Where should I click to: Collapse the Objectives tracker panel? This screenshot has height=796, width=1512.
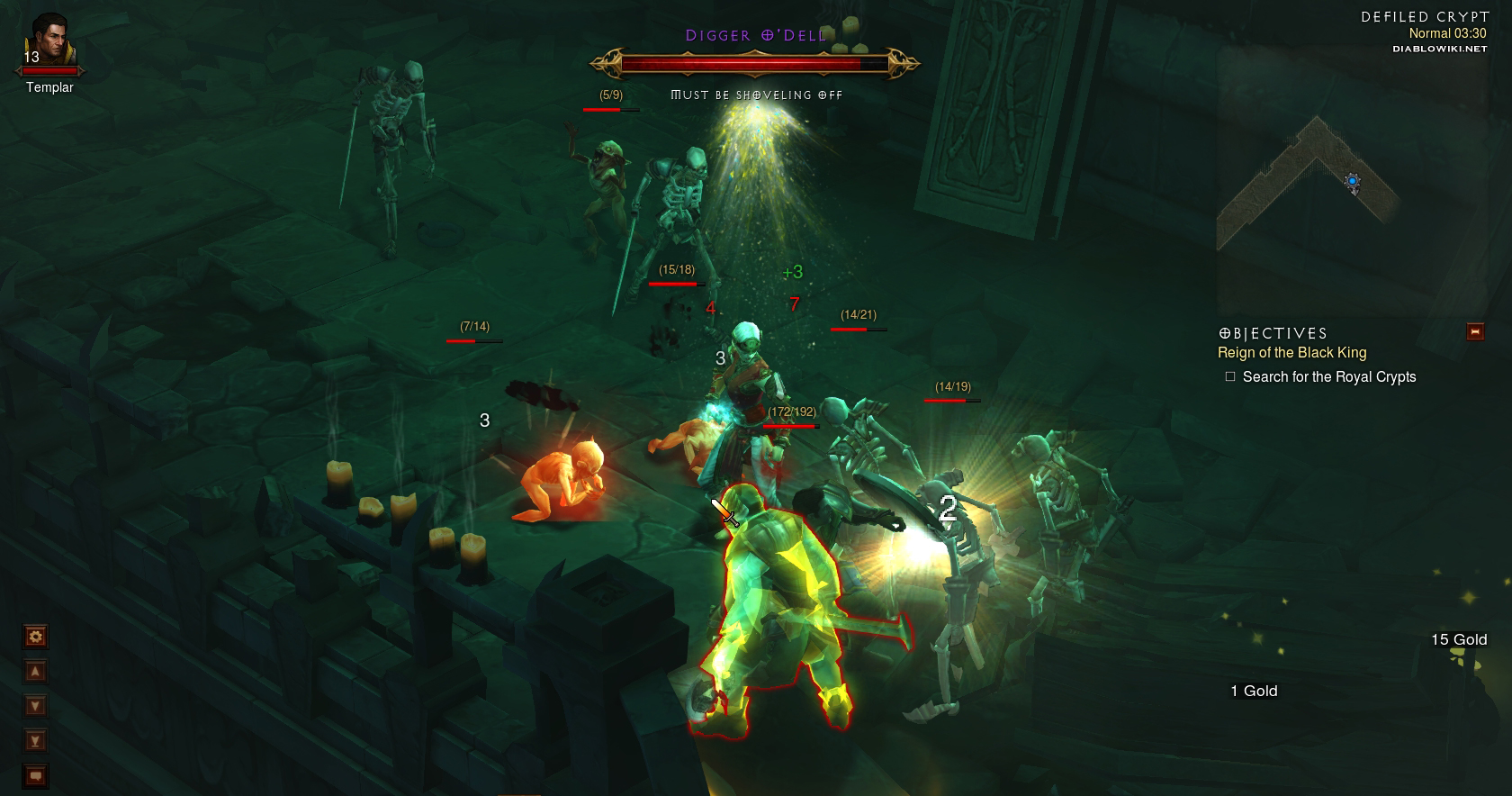coord(1475,332)
